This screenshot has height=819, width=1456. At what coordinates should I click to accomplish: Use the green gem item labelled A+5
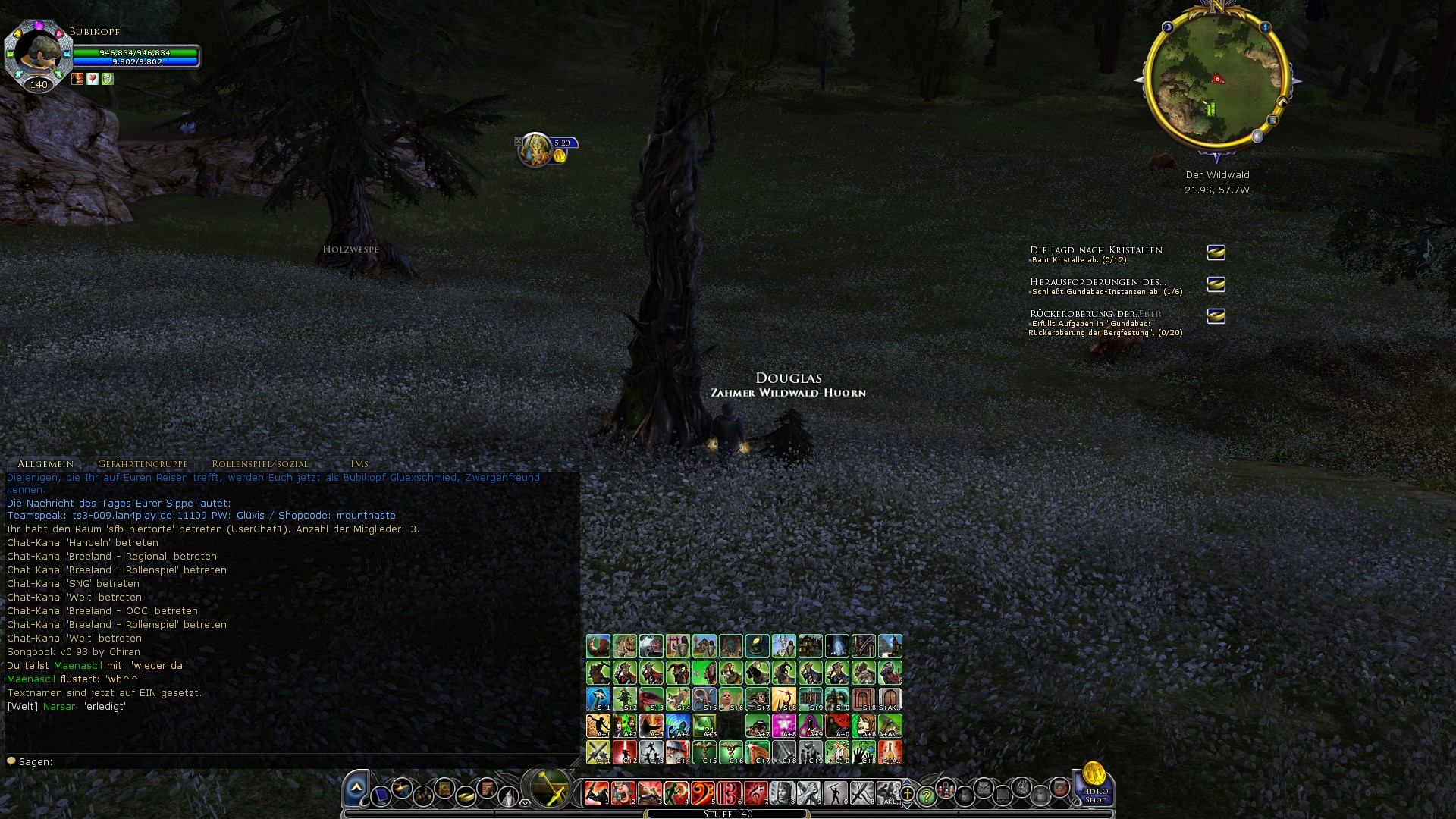click(x=704, y=726)
